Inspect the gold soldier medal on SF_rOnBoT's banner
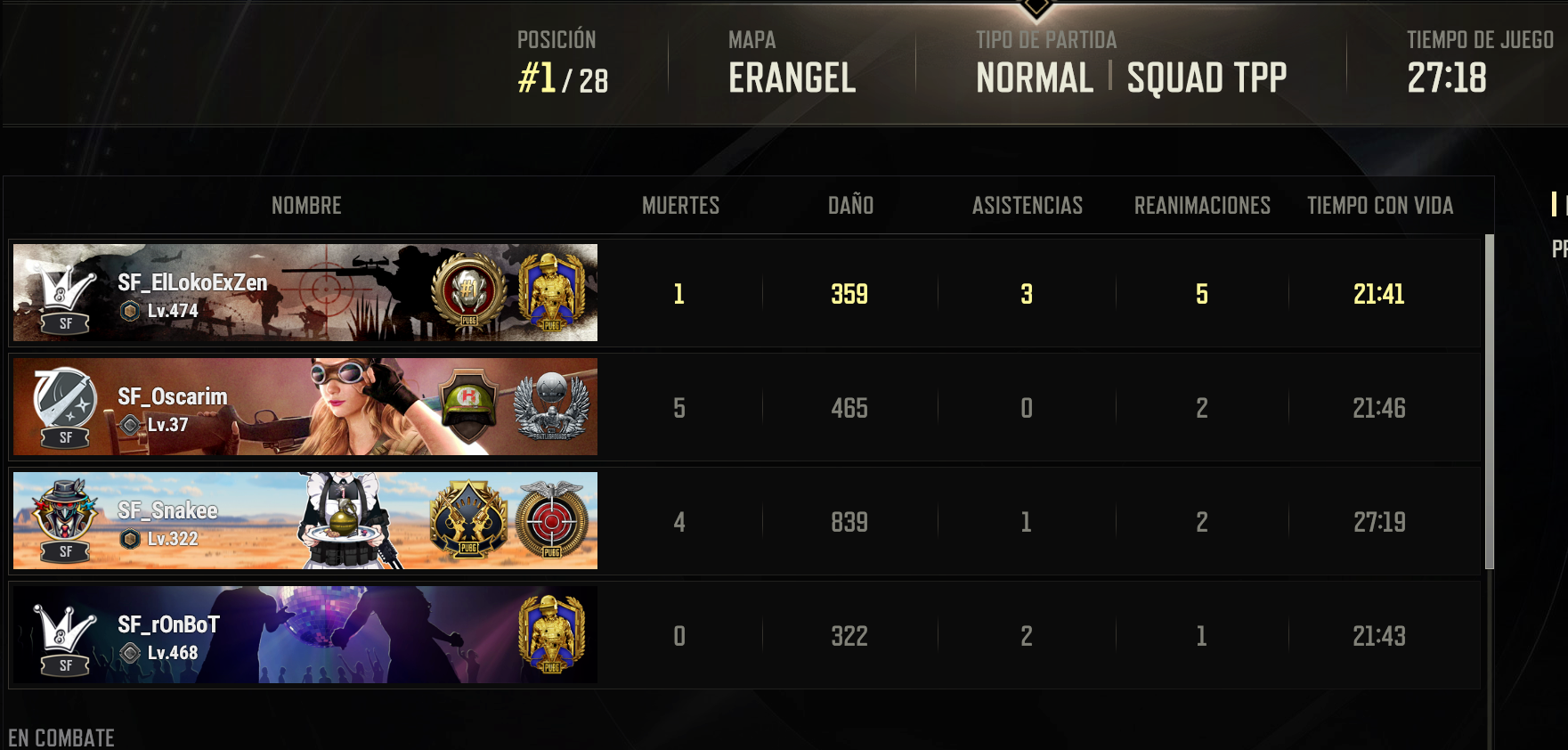The width and height of the screenshot is (1568, 750). [551, 633]
